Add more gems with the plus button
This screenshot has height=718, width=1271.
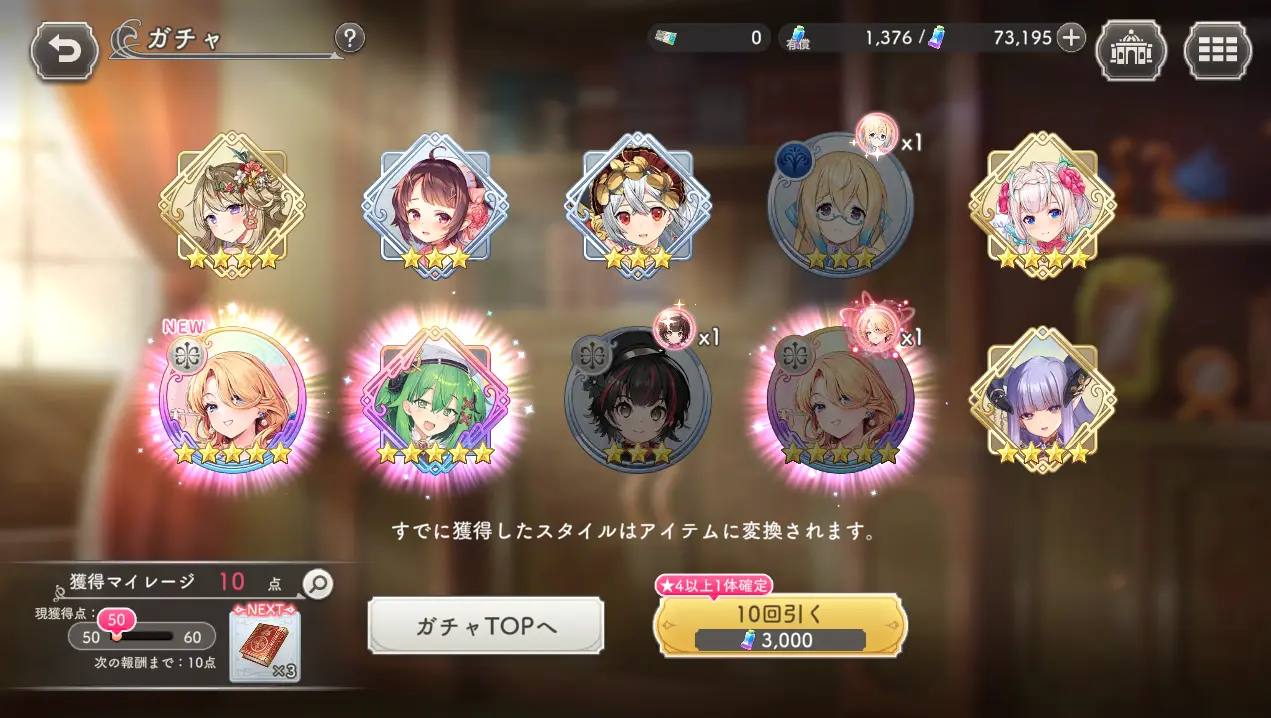click(x=1071, y=38)
